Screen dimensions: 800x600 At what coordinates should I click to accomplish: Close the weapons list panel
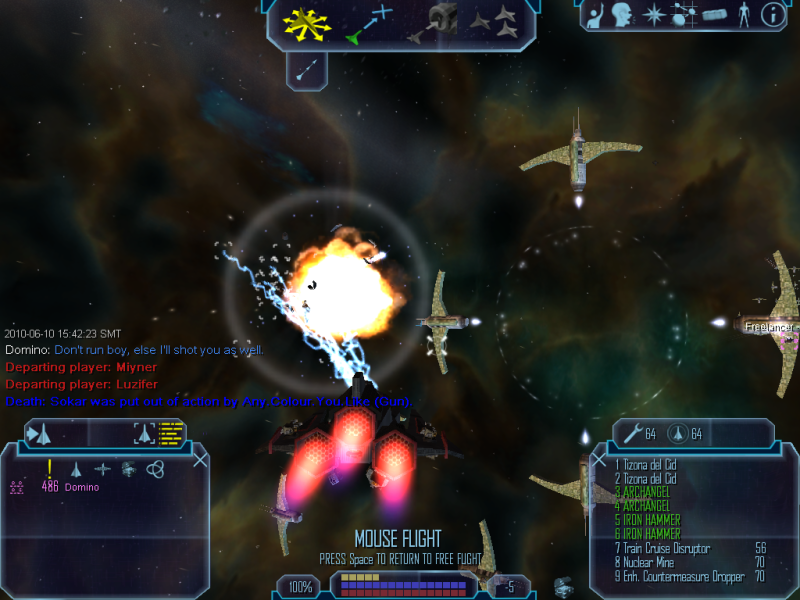pos(599,460)
